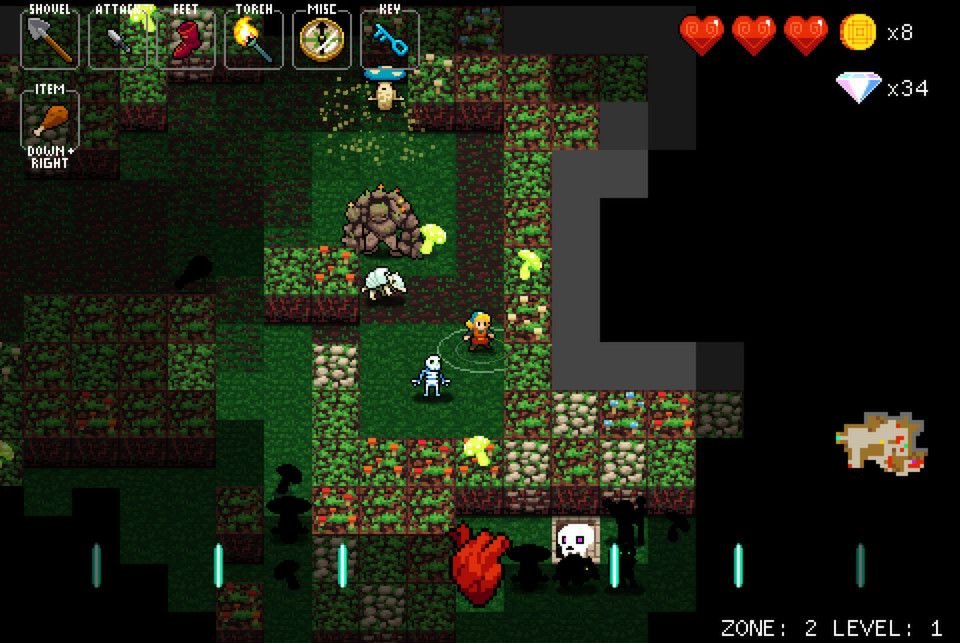Select the shovel equipment slot

tap(50, 40)
